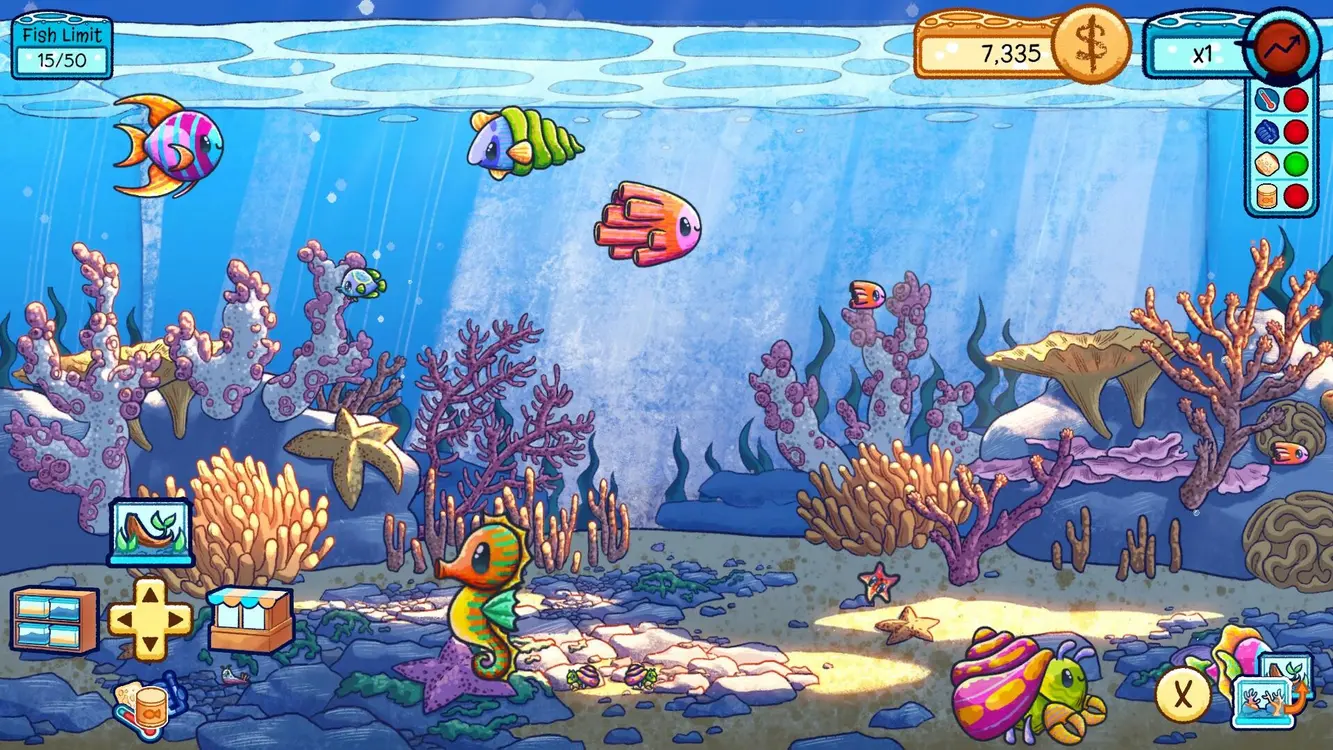Toggle the red cleanliness status light
The height and width of the screenshot is (750, 1333).
tap(1296, 130)
